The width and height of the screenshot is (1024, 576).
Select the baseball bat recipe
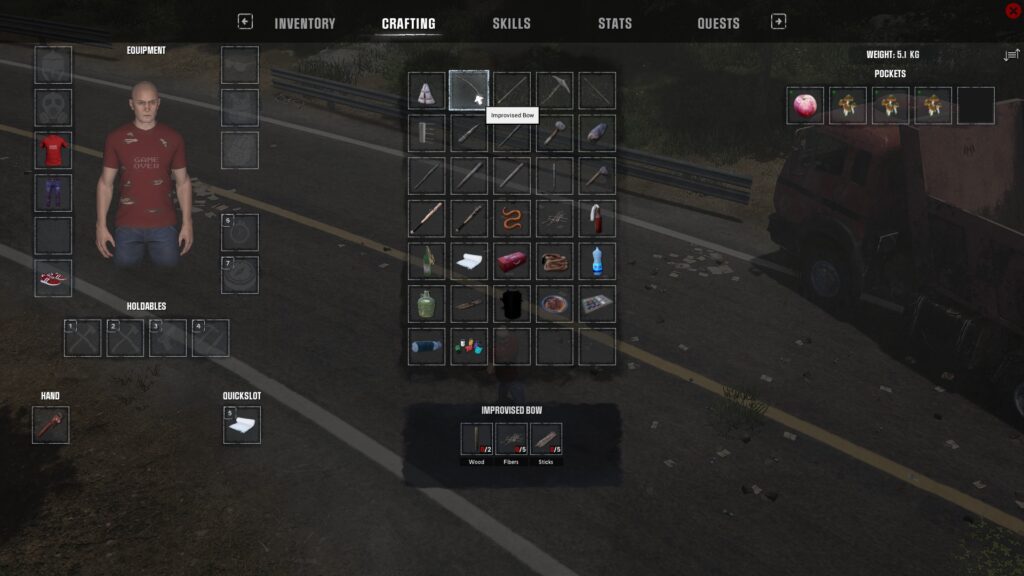pos(426,218)
